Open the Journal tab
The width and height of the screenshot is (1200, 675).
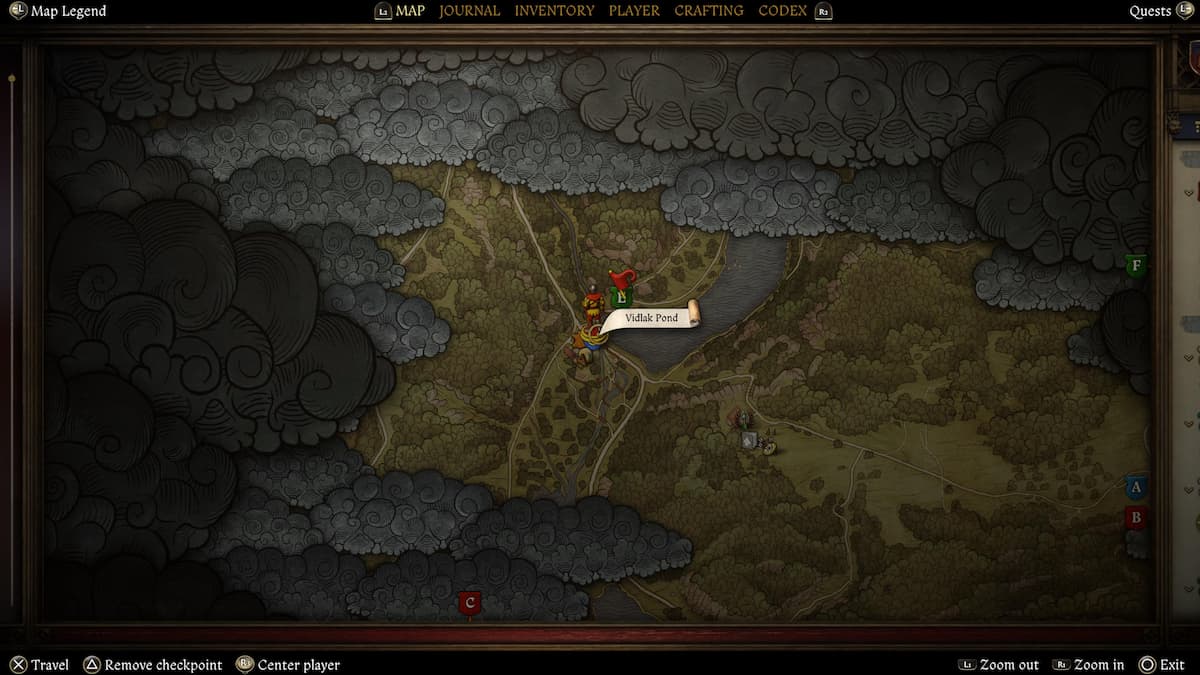pos(469,11)
